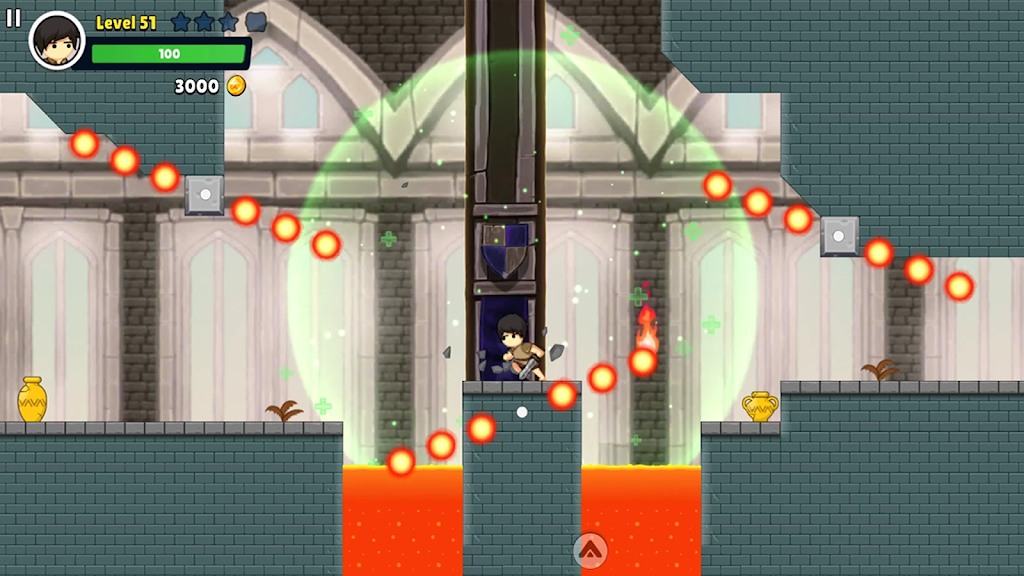Click the player character portrait
This screenshot has height=576, width=1024.
[57, 41]
